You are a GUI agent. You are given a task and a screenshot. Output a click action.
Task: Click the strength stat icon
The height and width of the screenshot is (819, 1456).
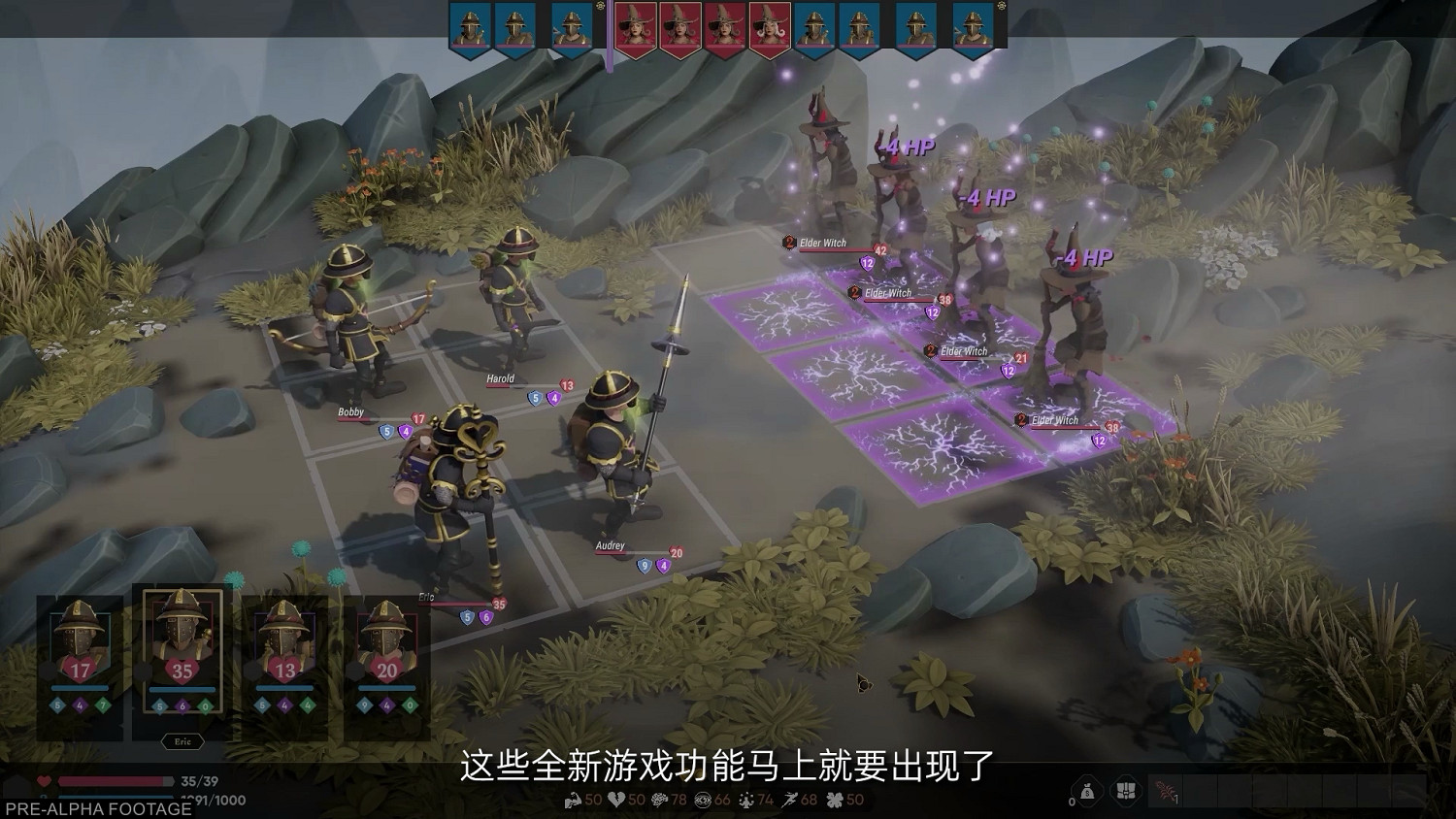click(571, 799)
